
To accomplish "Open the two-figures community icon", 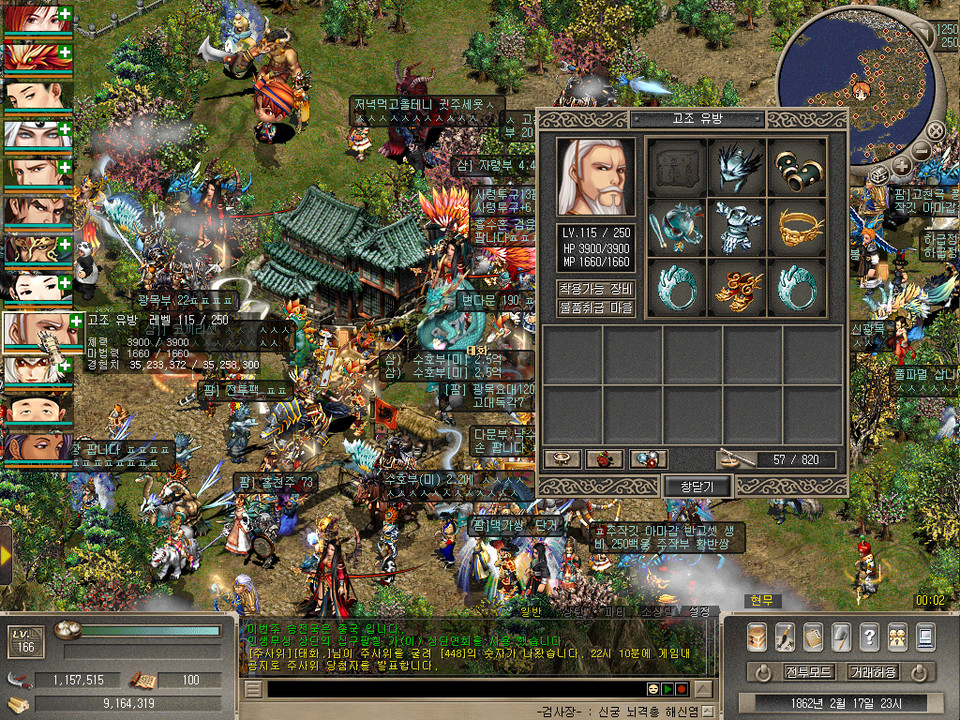I will (x=897, y=636).
